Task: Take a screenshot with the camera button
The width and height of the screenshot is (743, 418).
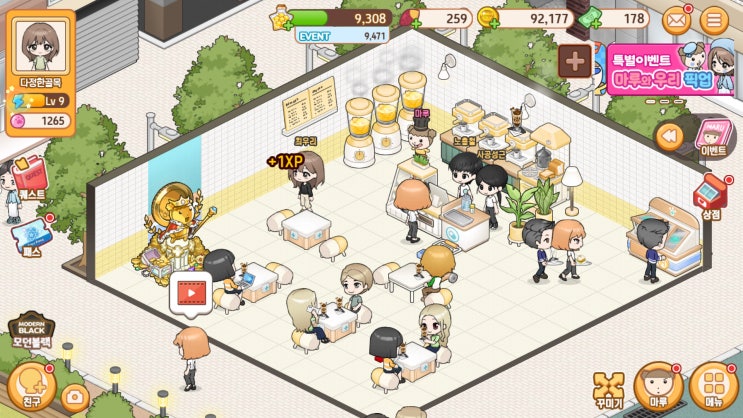Action: (x=73, y=397)
